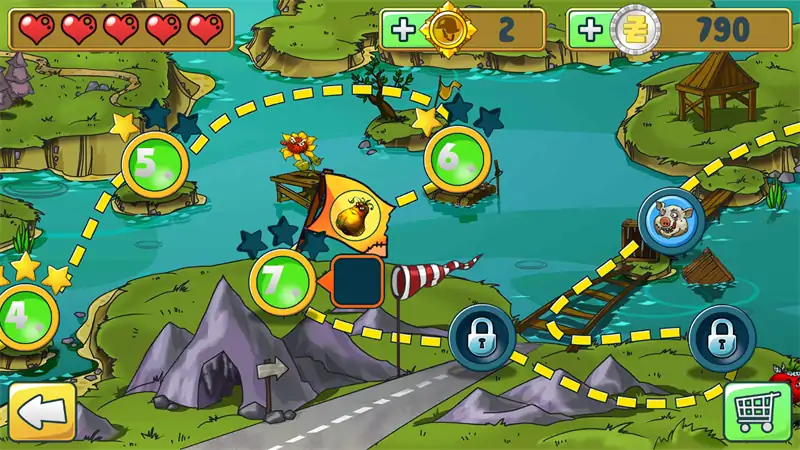Tap the locked level beside the windsock

(x=482, y=338)
